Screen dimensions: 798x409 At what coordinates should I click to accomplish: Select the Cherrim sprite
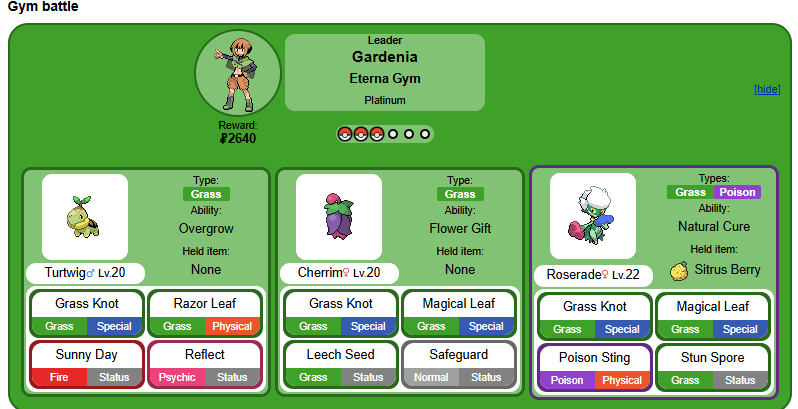click(x=339, y=216)
